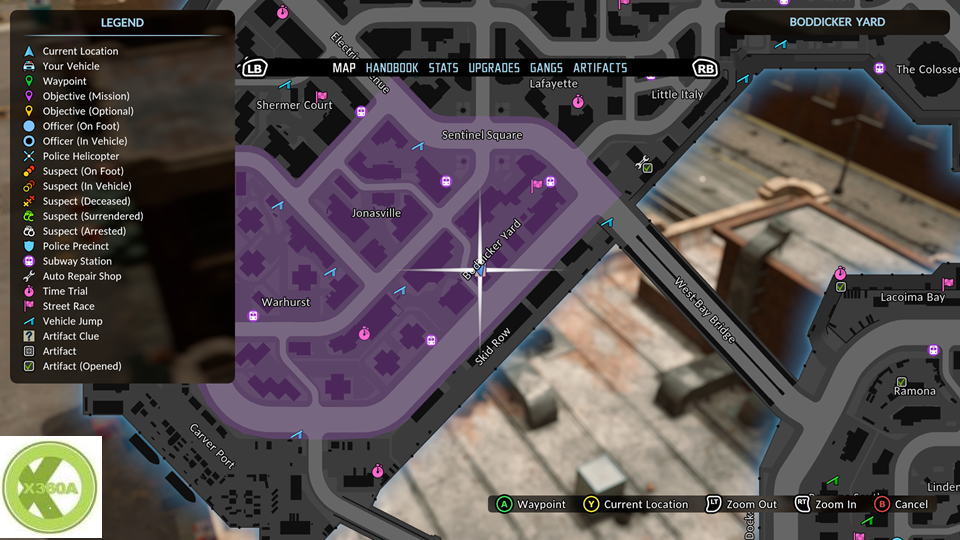Click the auto repair shop wrench marker

pyautogui.click(x=644, y=161)
